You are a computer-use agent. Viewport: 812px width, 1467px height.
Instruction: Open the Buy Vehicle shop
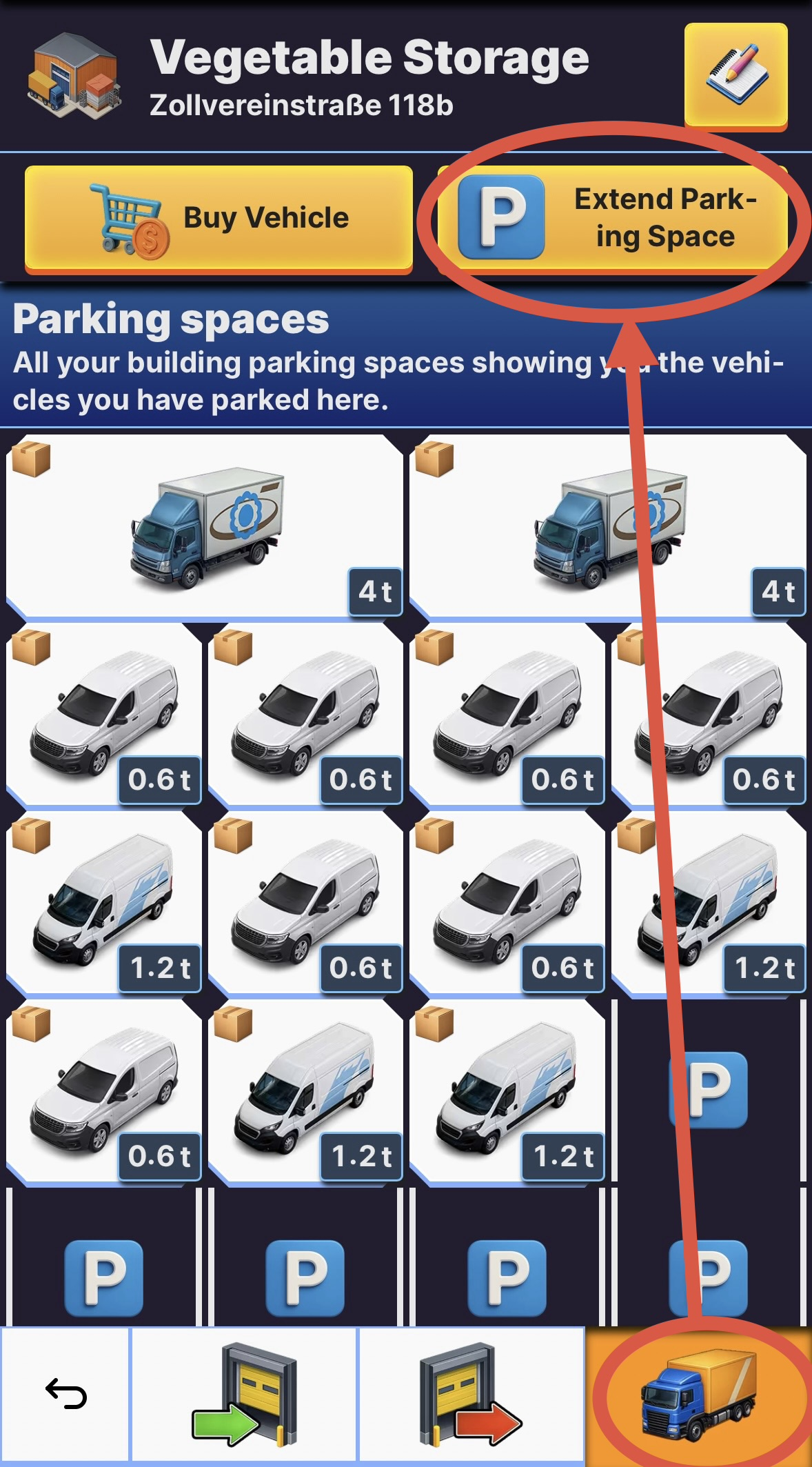coord(219,219)
